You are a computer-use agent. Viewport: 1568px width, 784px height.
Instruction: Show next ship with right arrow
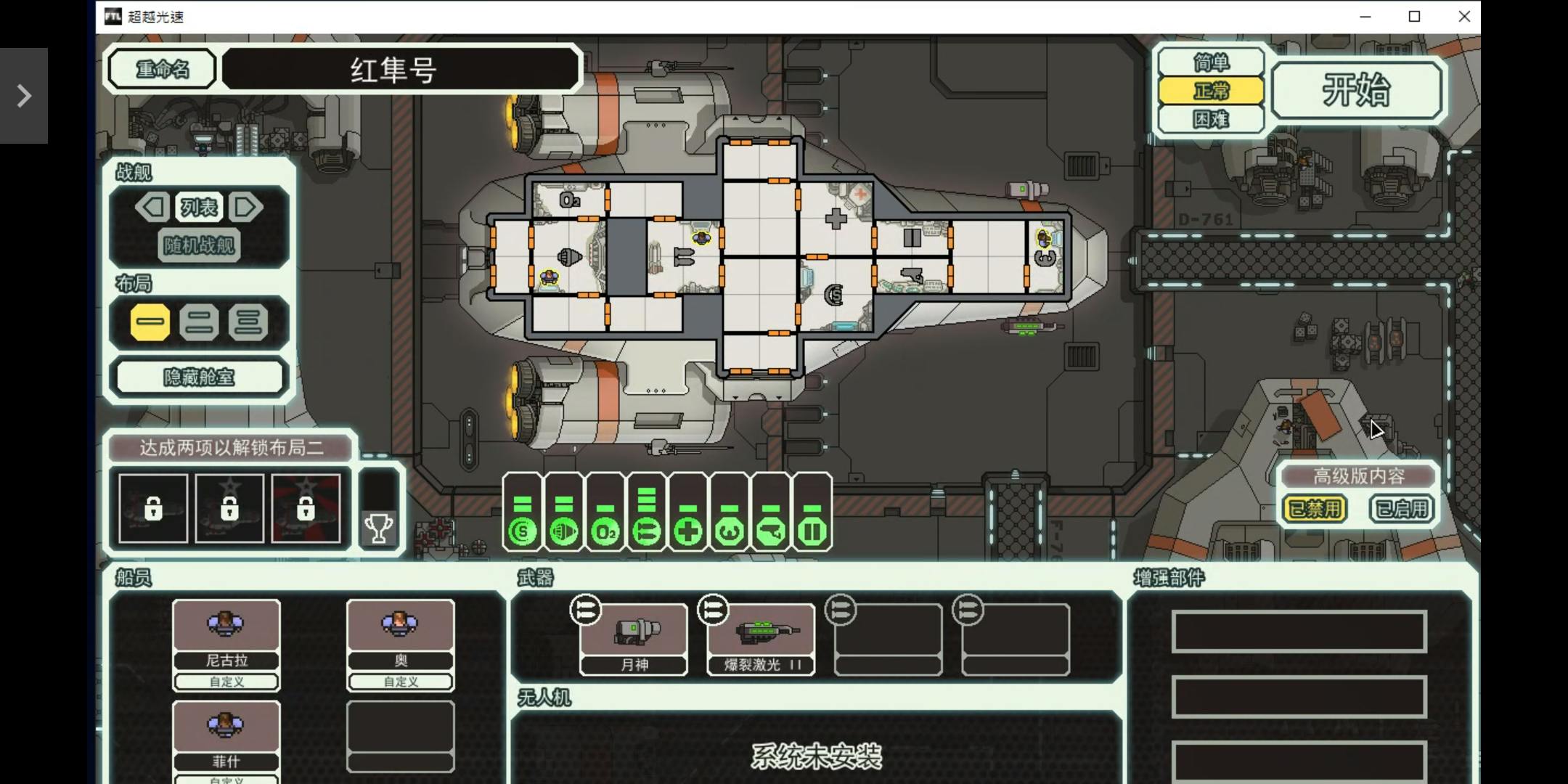245,208
